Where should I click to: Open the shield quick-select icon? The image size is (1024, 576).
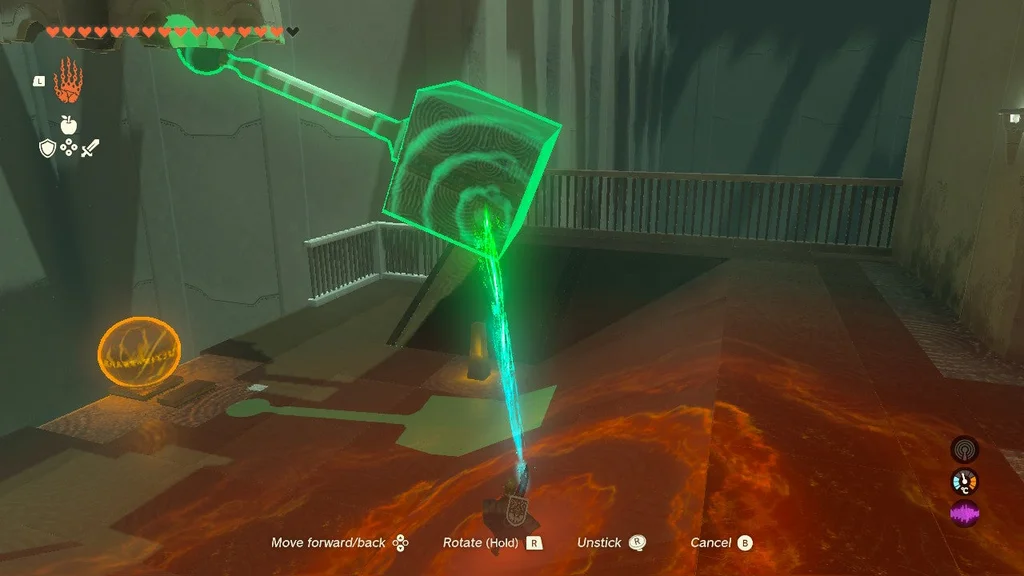47,148
